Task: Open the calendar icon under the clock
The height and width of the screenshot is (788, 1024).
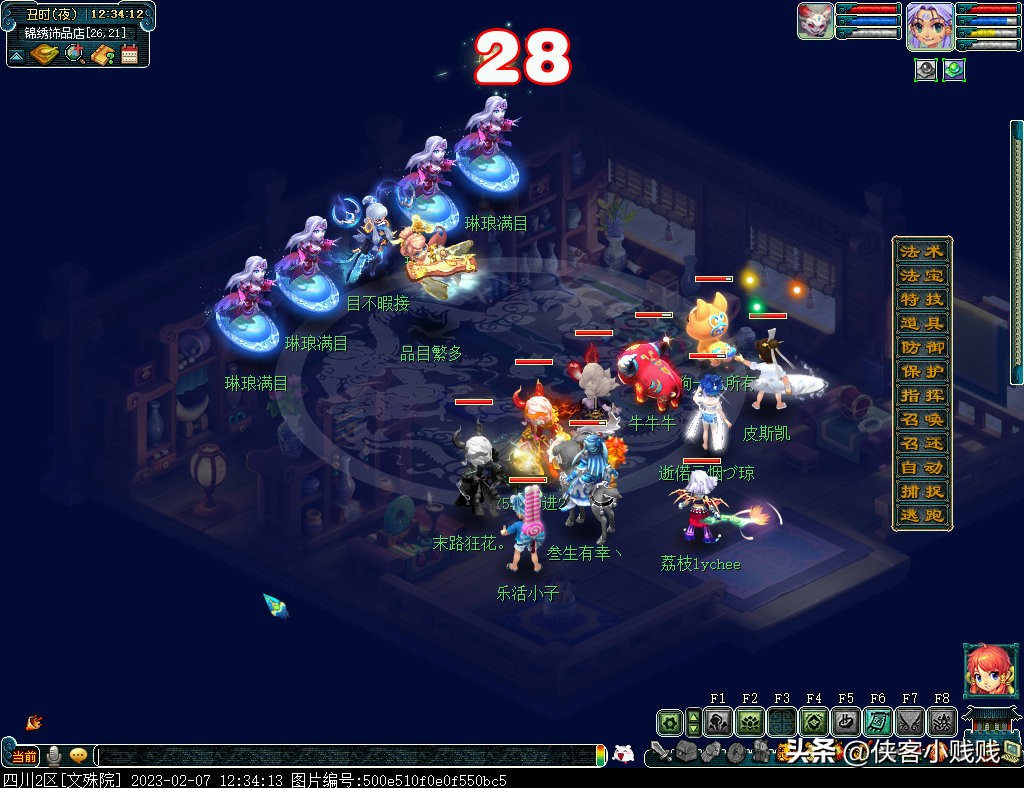Action: tap(129, 54)
